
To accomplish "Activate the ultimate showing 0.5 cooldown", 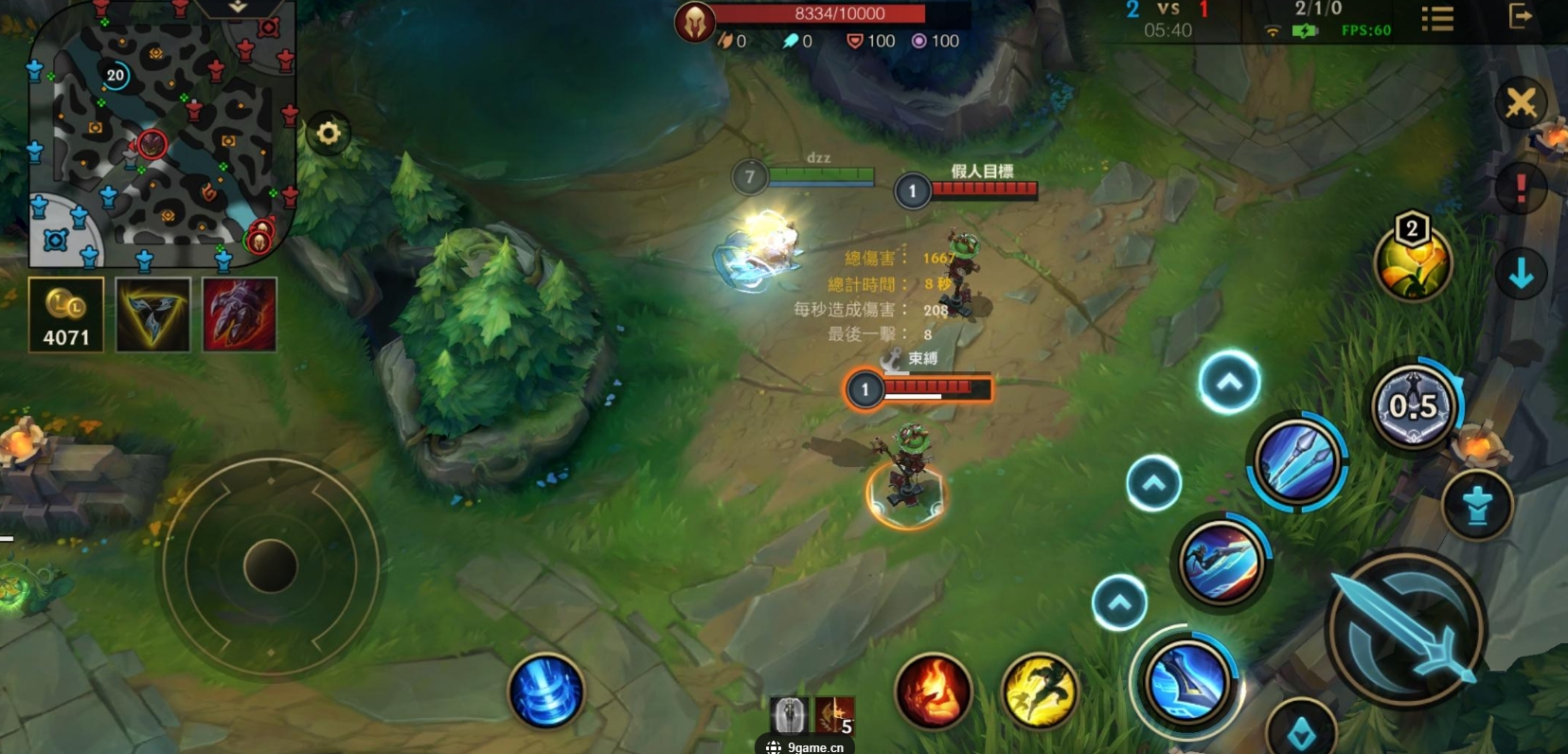I will tap(1413, 407).
